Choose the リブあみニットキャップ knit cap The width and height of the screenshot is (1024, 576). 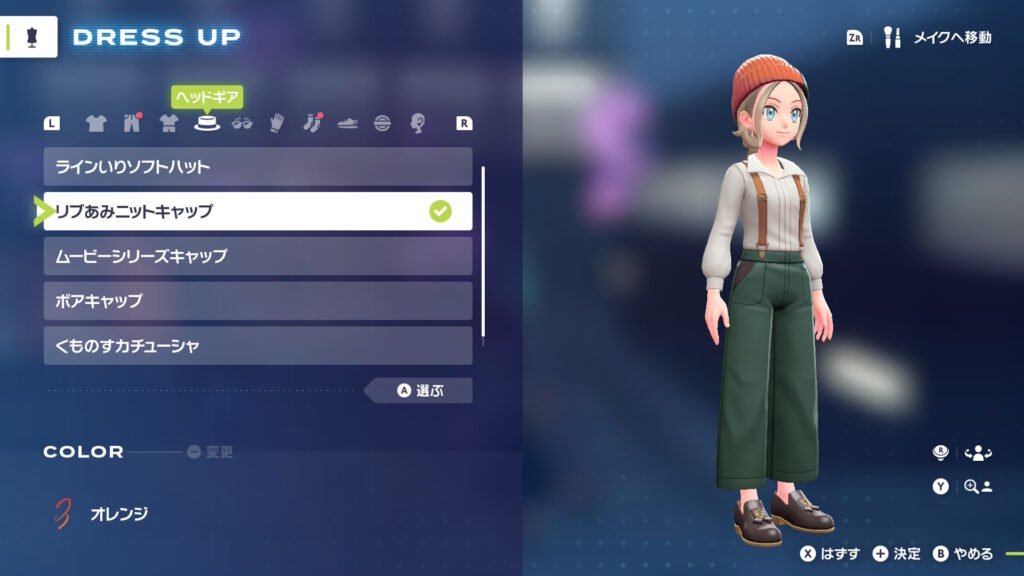257,211
